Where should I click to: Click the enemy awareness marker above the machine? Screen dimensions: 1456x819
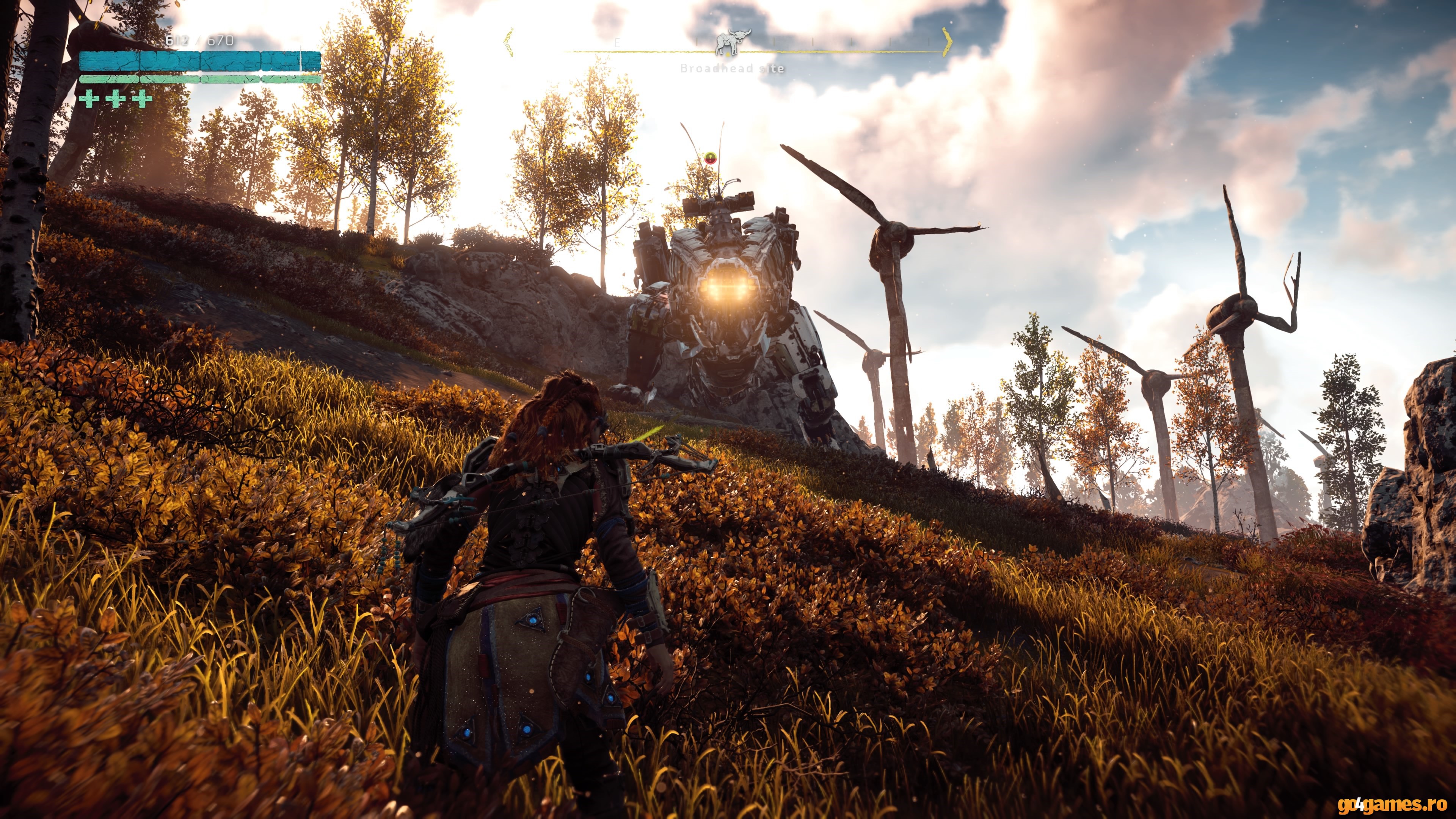(x=711, y=157)
